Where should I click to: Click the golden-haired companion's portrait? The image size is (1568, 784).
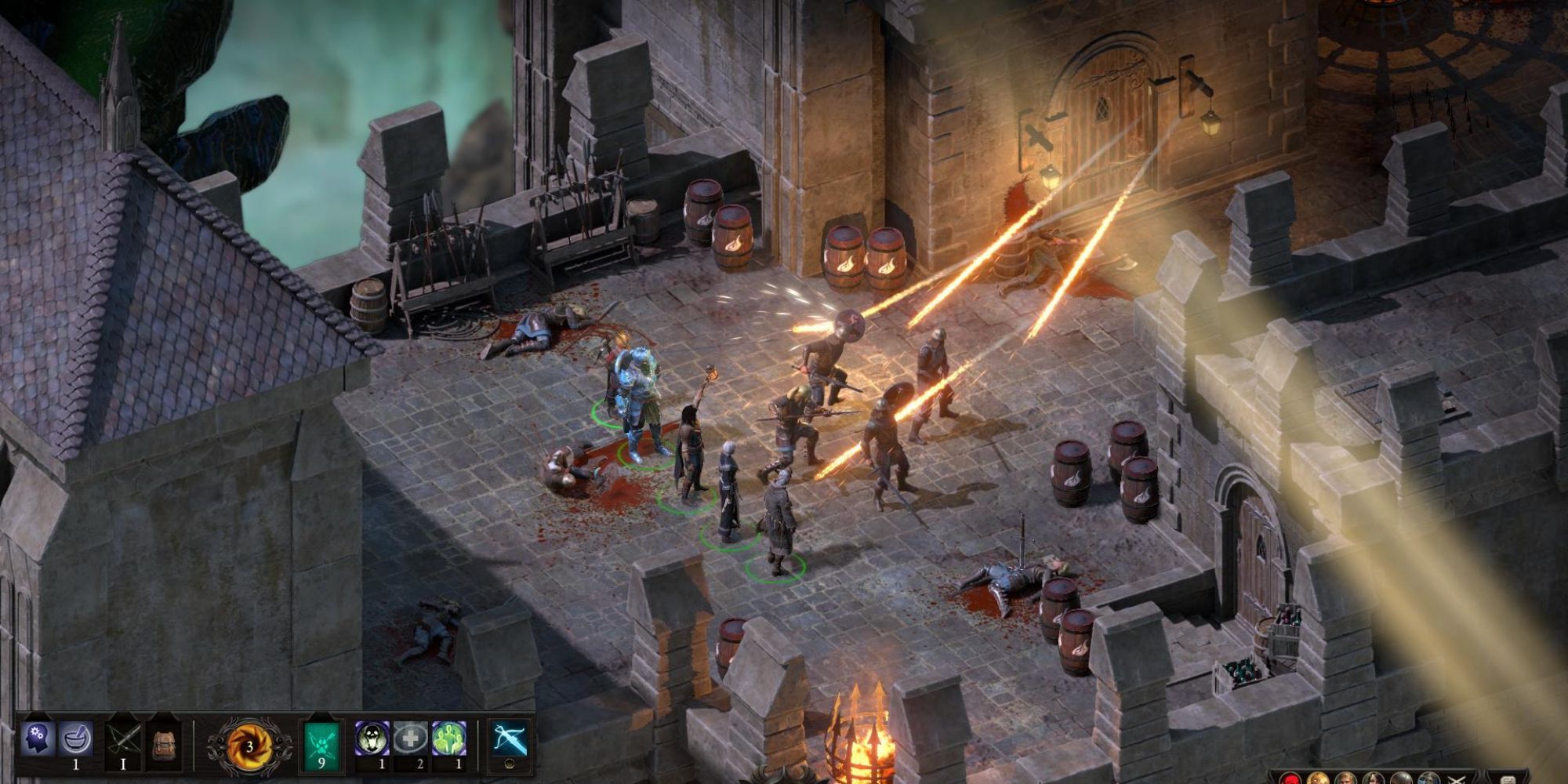pos(1319,780)
